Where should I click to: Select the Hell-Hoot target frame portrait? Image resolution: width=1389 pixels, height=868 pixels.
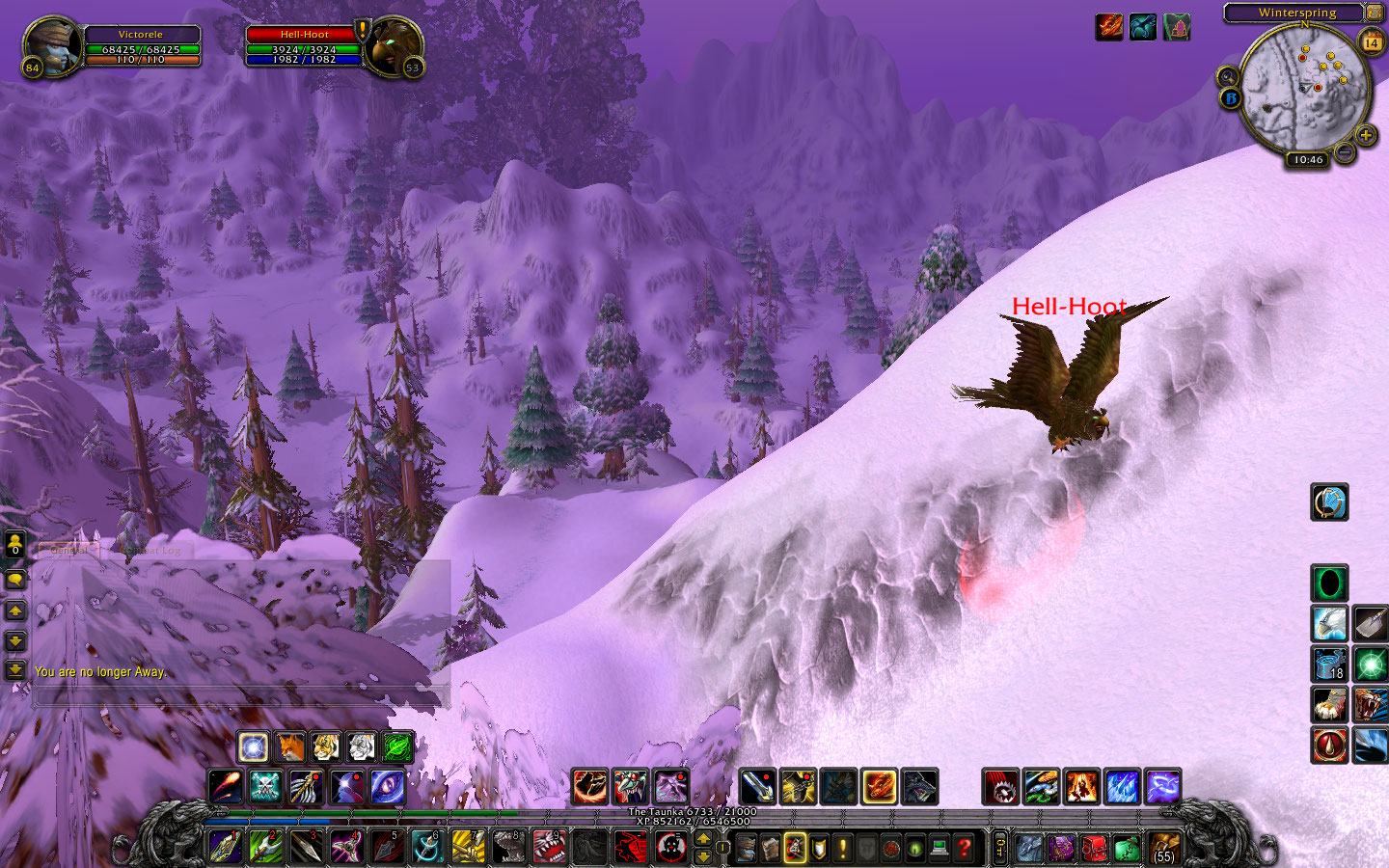(394, 44)
